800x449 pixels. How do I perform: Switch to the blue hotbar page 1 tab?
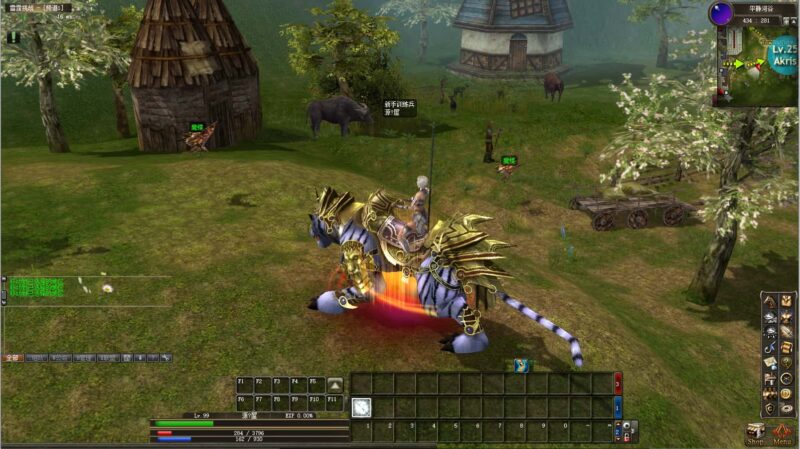pyautogui.click(x=618, y=408)
